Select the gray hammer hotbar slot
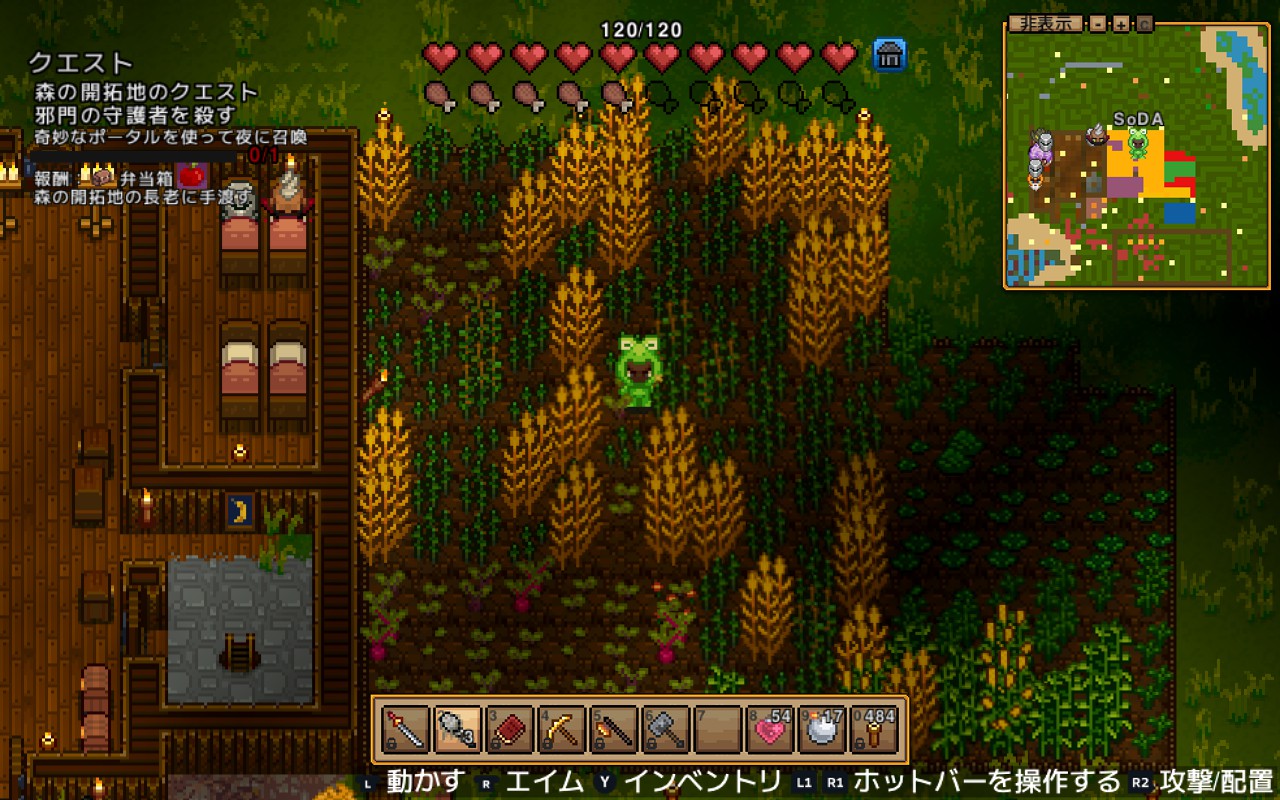 (x=666, y=730)
